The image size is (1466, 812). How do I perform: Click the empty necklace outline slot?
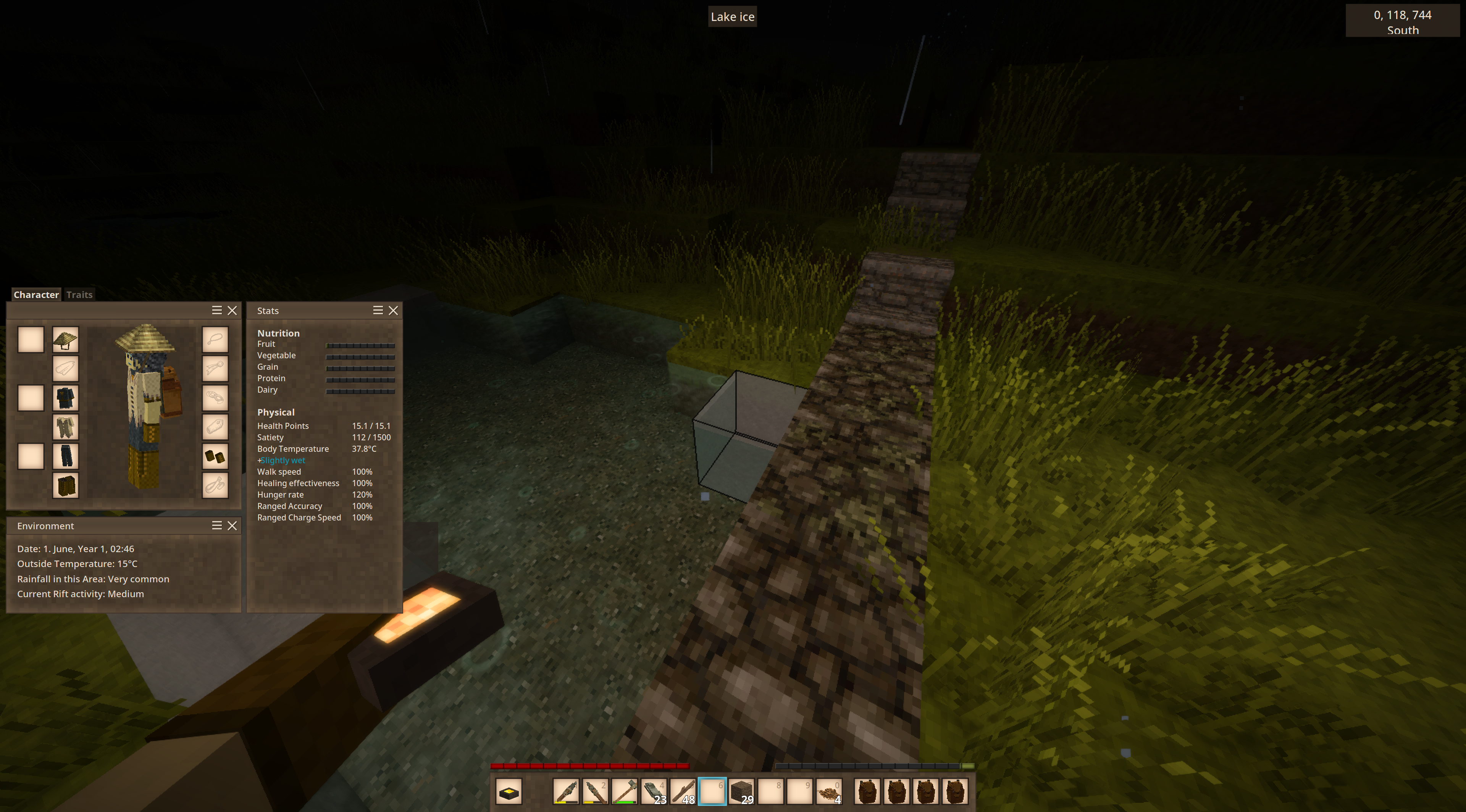pos(215,340)
